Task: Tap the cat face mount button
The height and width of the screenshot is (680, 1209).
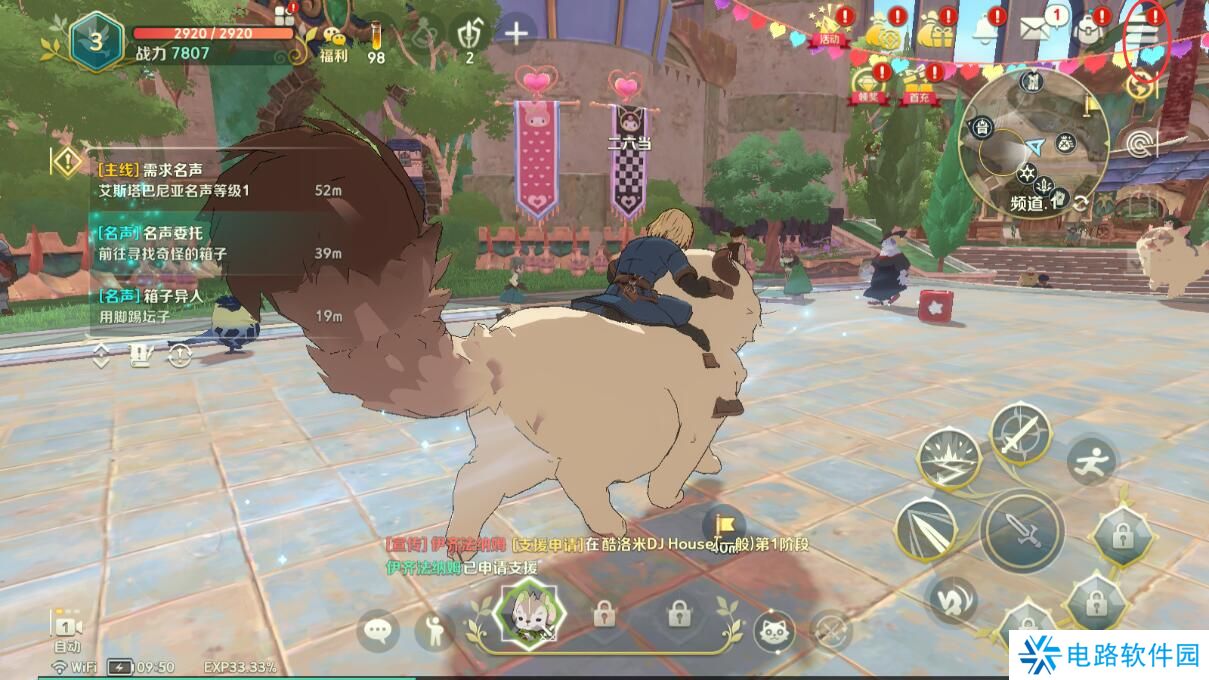Action: [x=773, y=630]
